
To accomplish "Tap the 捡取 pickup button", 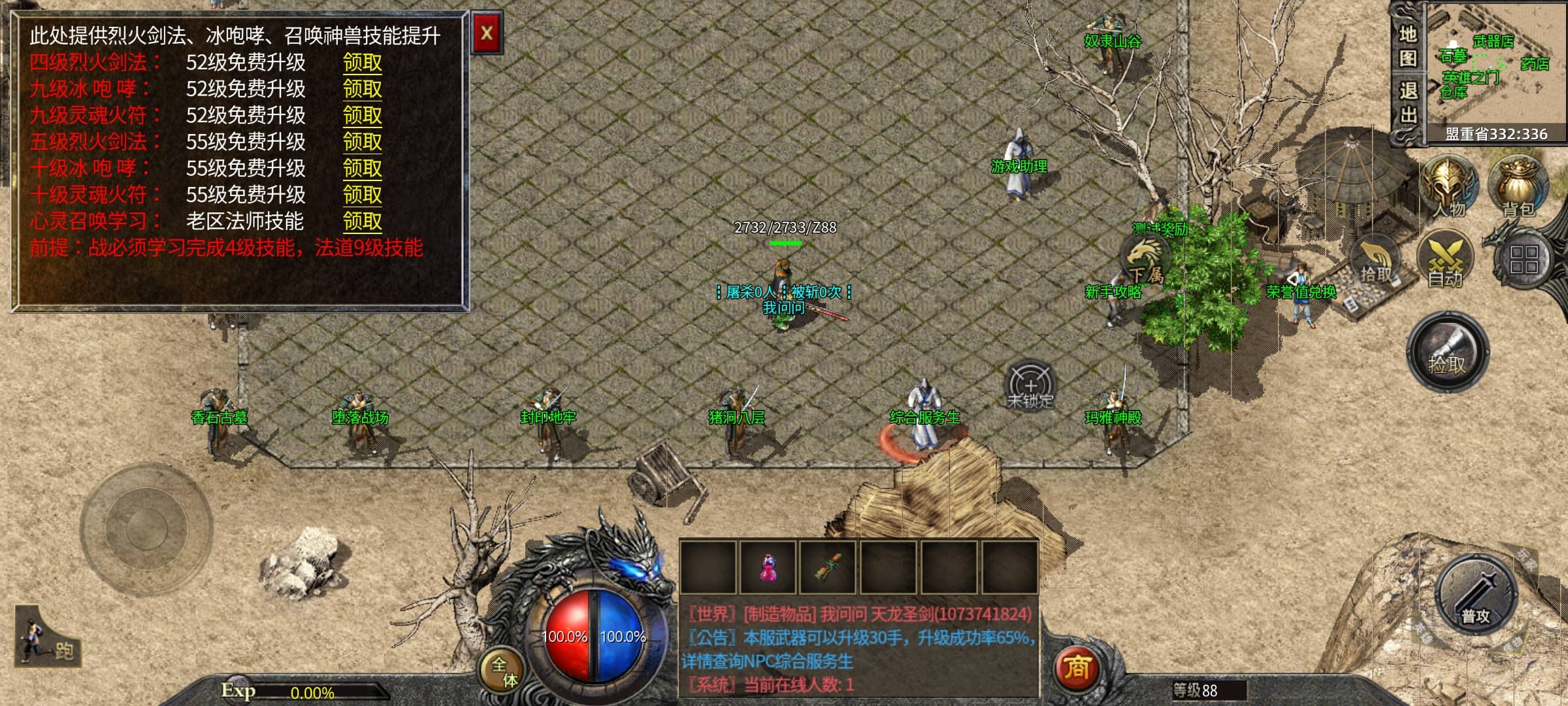I will pyautogui.click(x=1447, y=353).
